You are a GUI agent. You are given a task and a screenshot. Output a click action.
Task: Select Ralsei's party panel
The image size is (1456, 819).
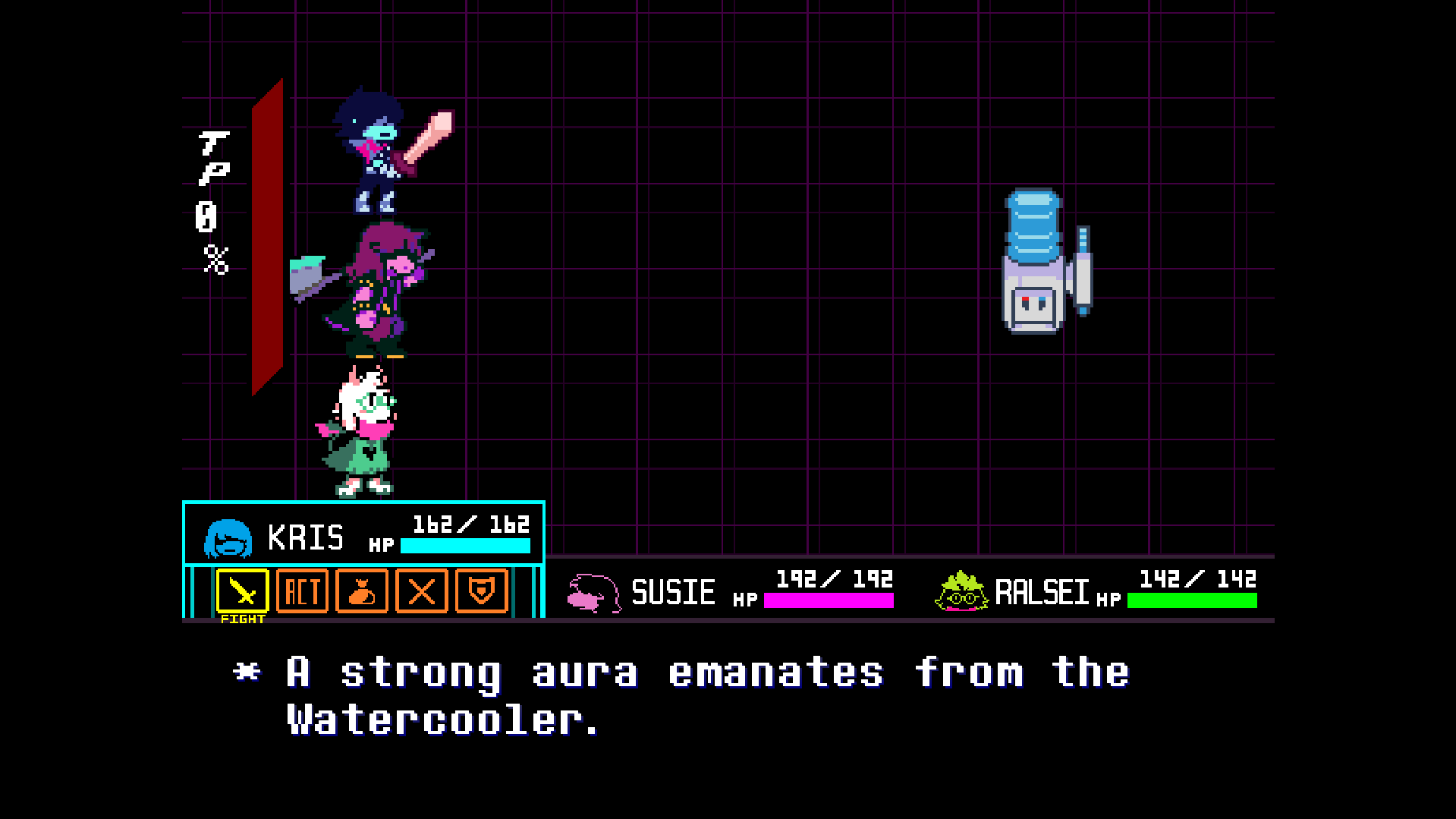1094,591
